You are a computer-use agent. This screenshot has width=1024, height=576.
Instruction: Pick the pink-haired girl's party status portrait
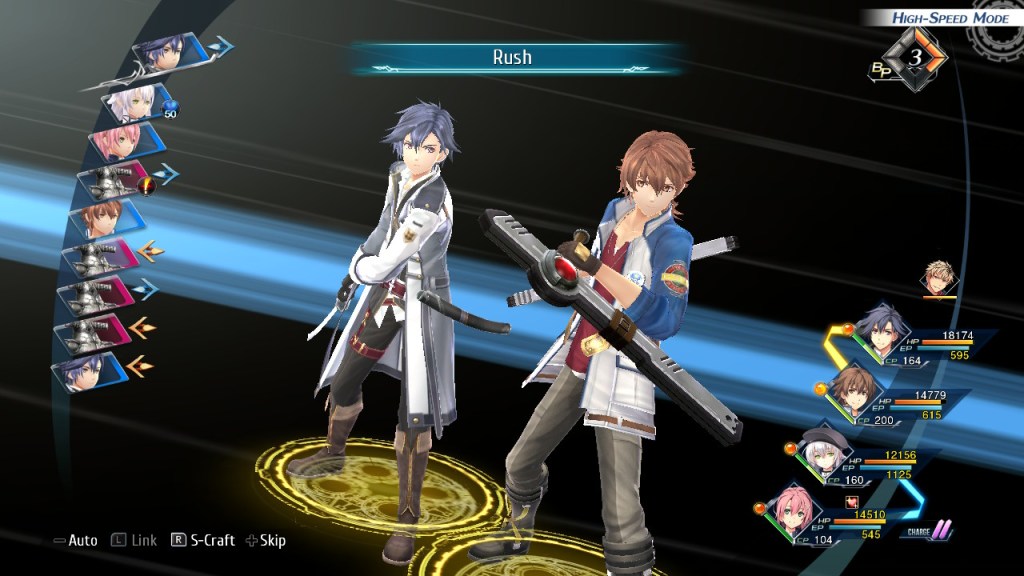(x=795, y=511)
